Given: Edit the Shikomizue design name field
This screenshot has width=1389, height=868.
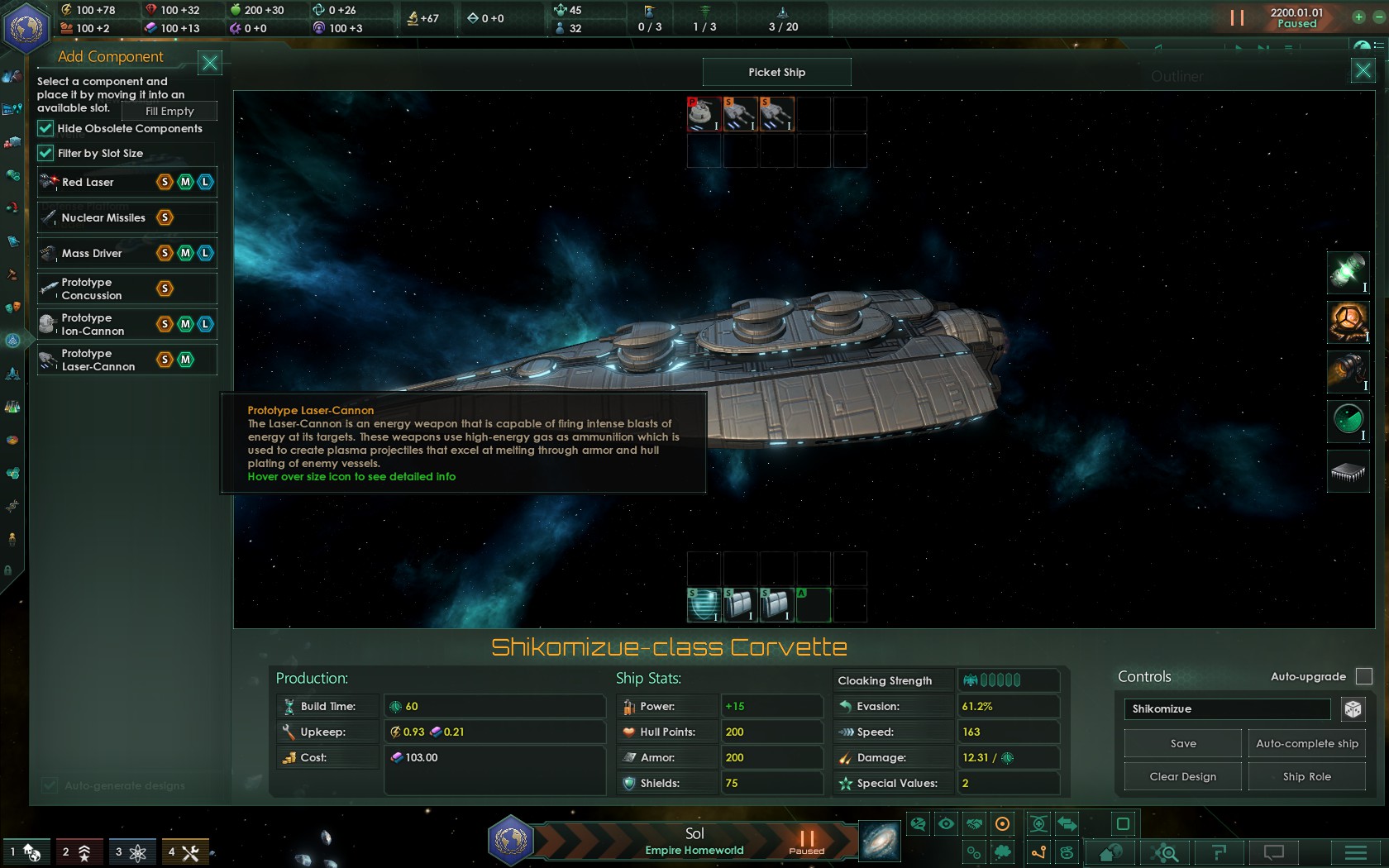Looking at the screenshot, I should [1227, 708].
